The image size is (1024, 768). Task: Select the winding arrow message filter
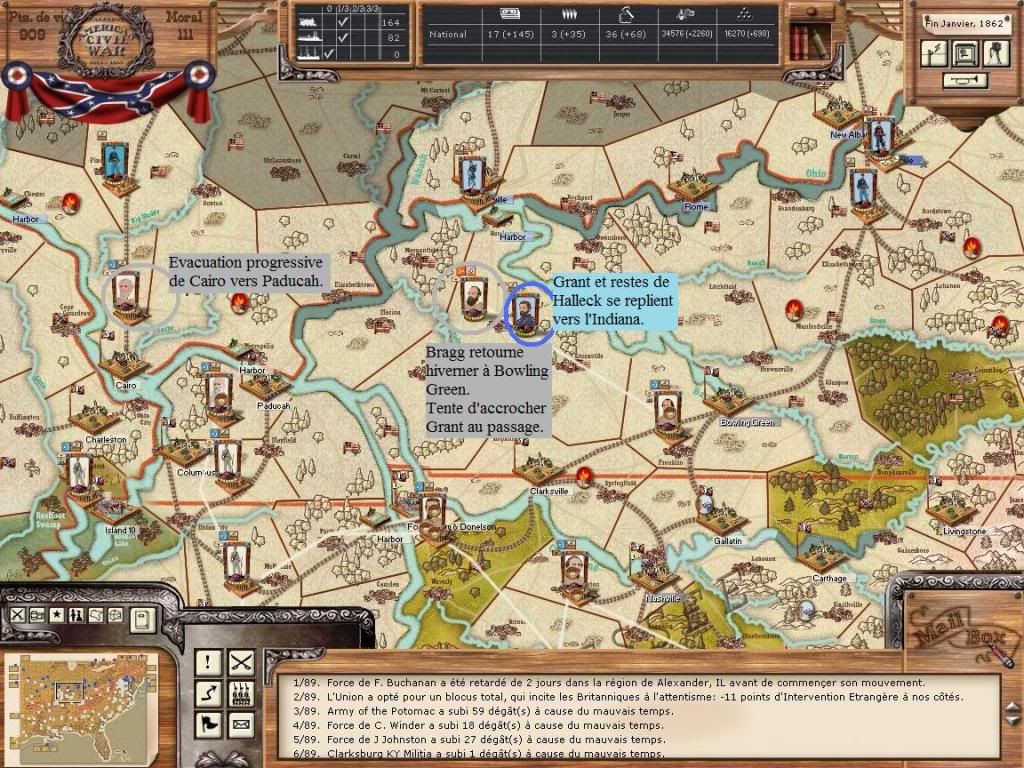click(208, 692)
